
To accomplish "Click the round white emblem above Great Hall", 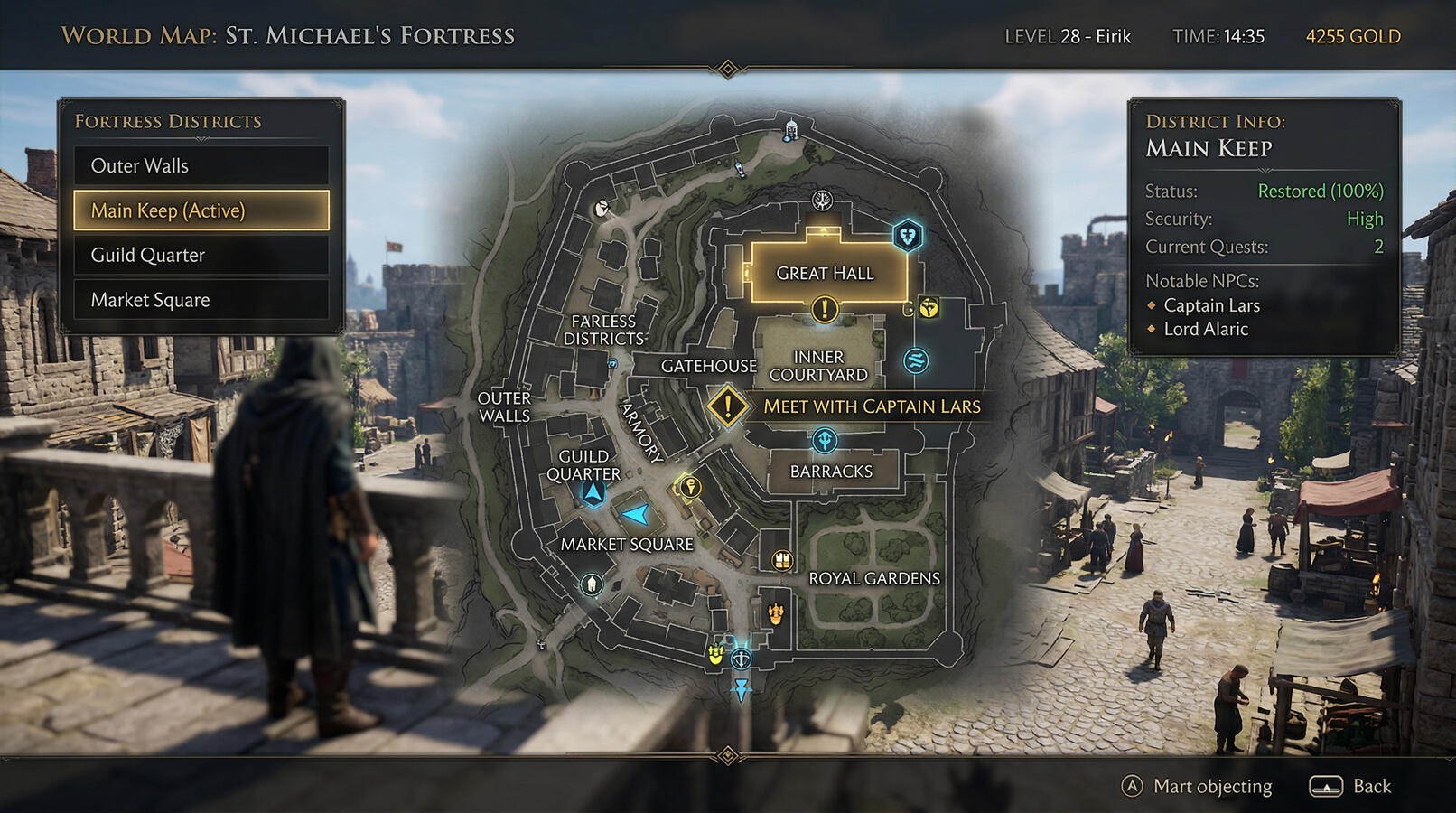I will point(822,201).
